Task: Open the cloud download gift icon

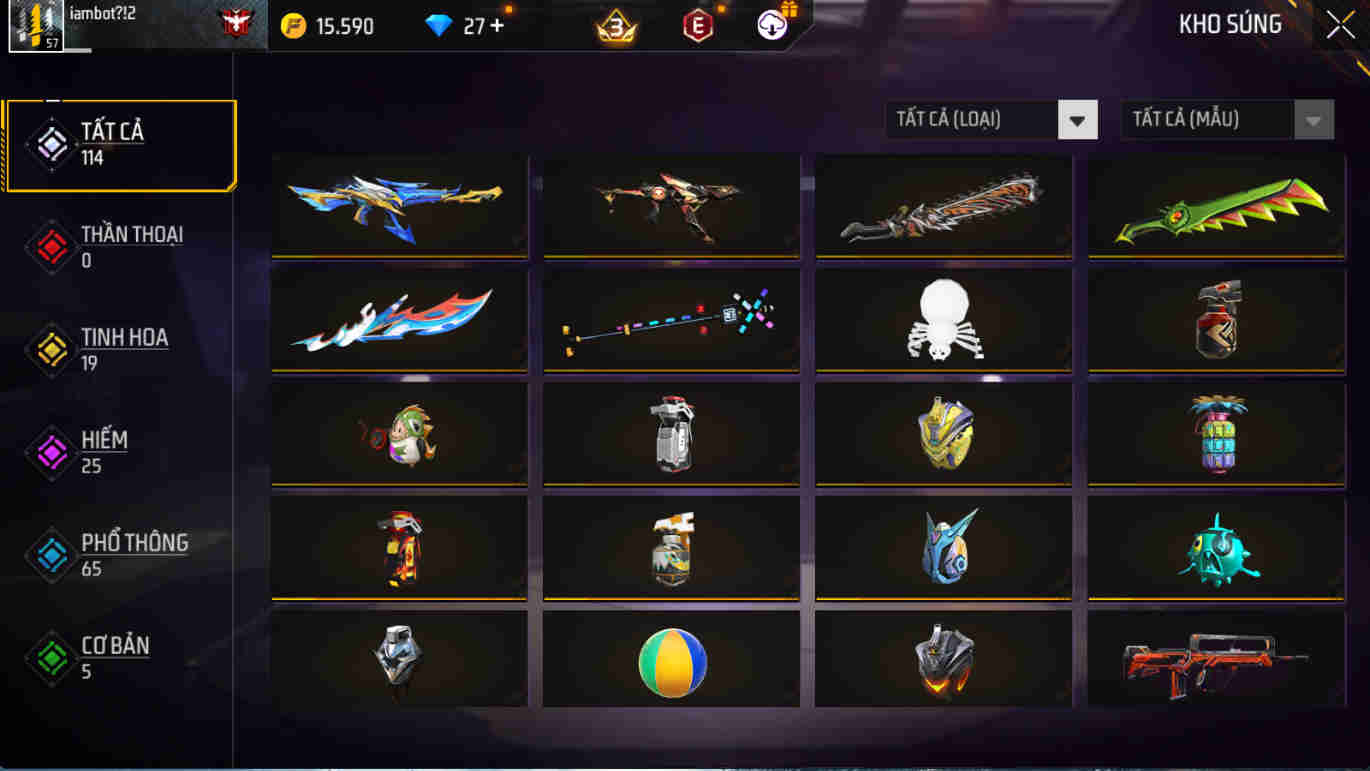Action: tap(772, 25)
